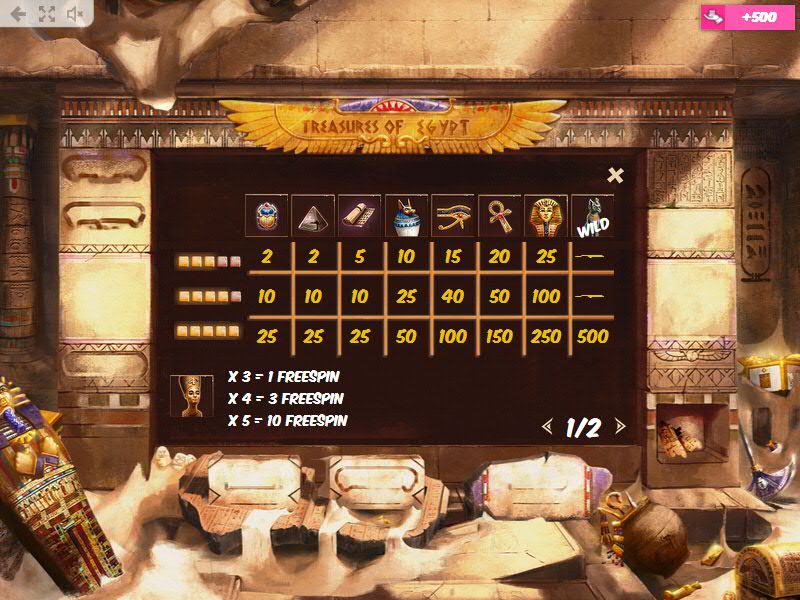Close the paytable with the X button
The height and width of the screenshot is (600, 800).
pyautogui.click(x=615, y=175)
